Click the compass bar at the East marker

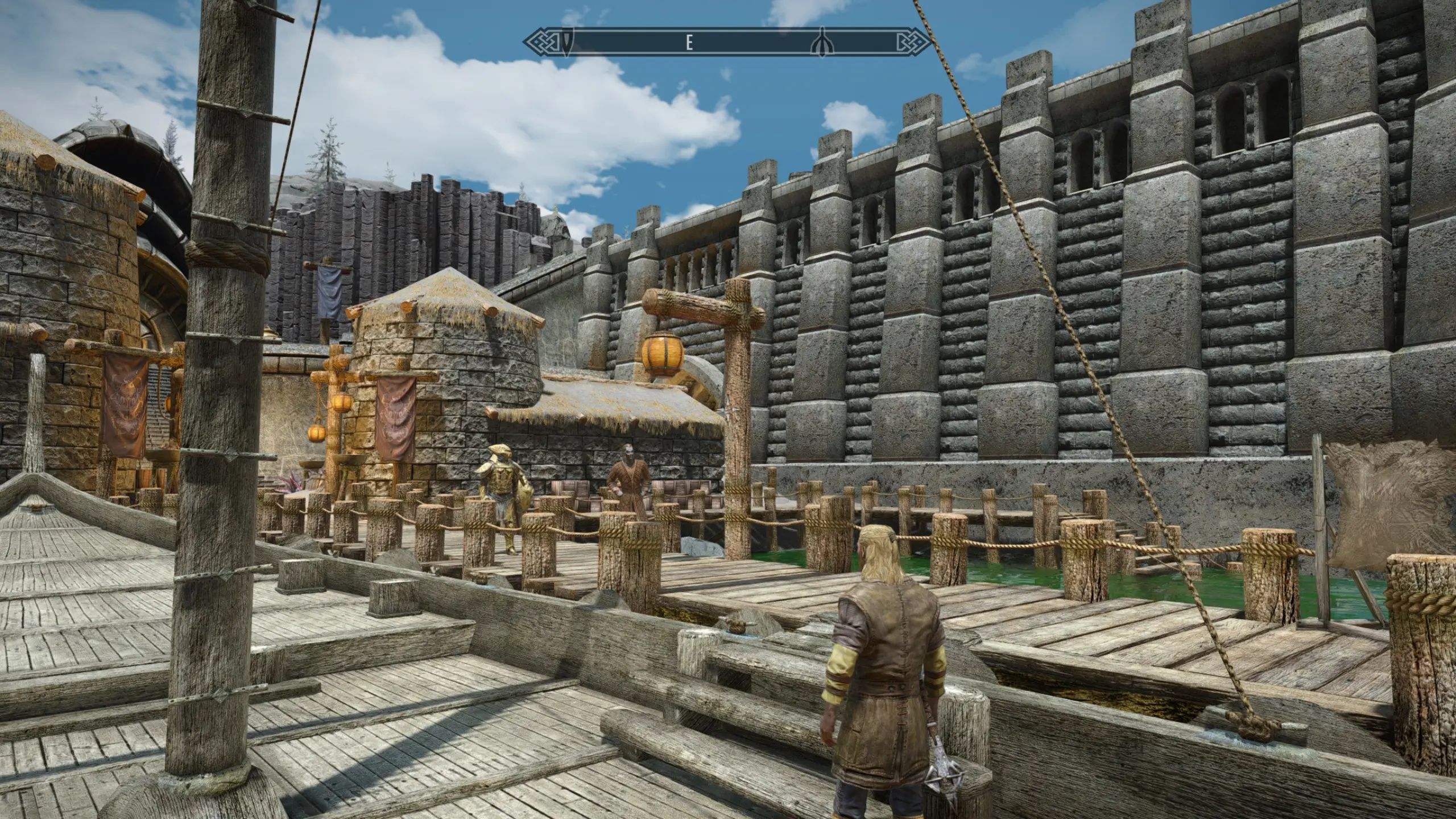pos(689,42)
